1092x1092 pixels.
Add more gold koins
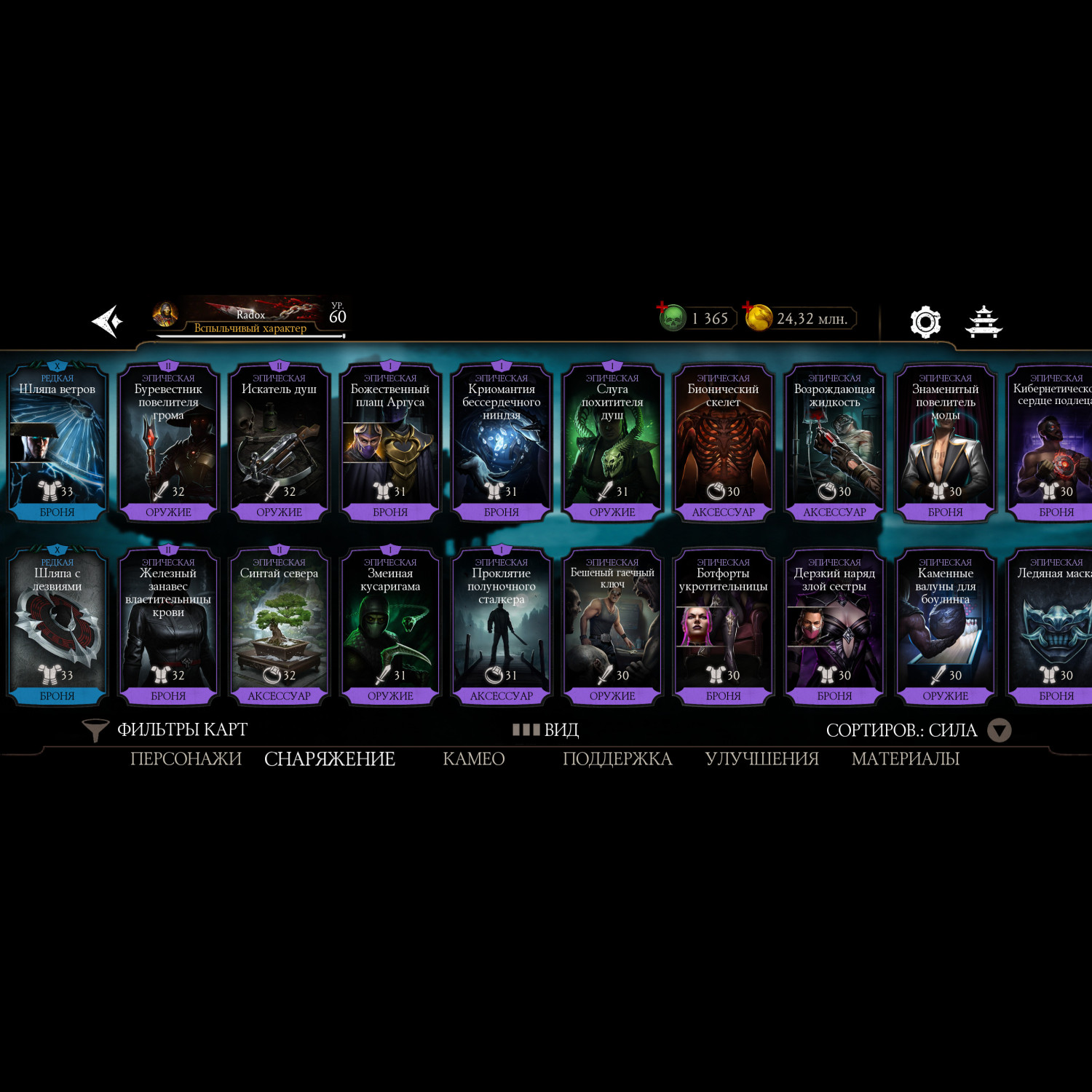click(x=749, y=308)
